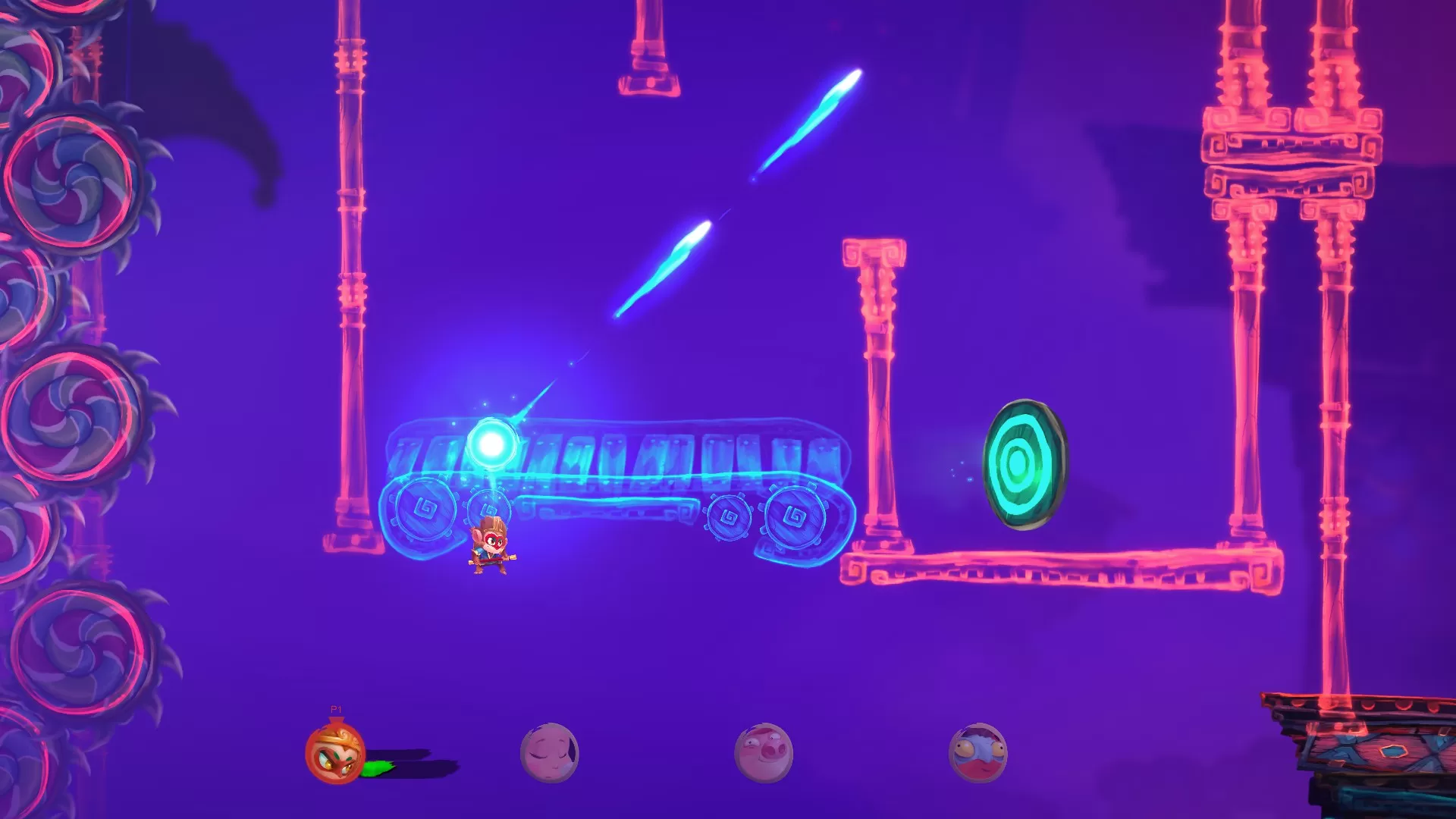Select Wukong's P1 character portrait
The width and height of the screenshot is (1456, 819).
pos(332,756)
